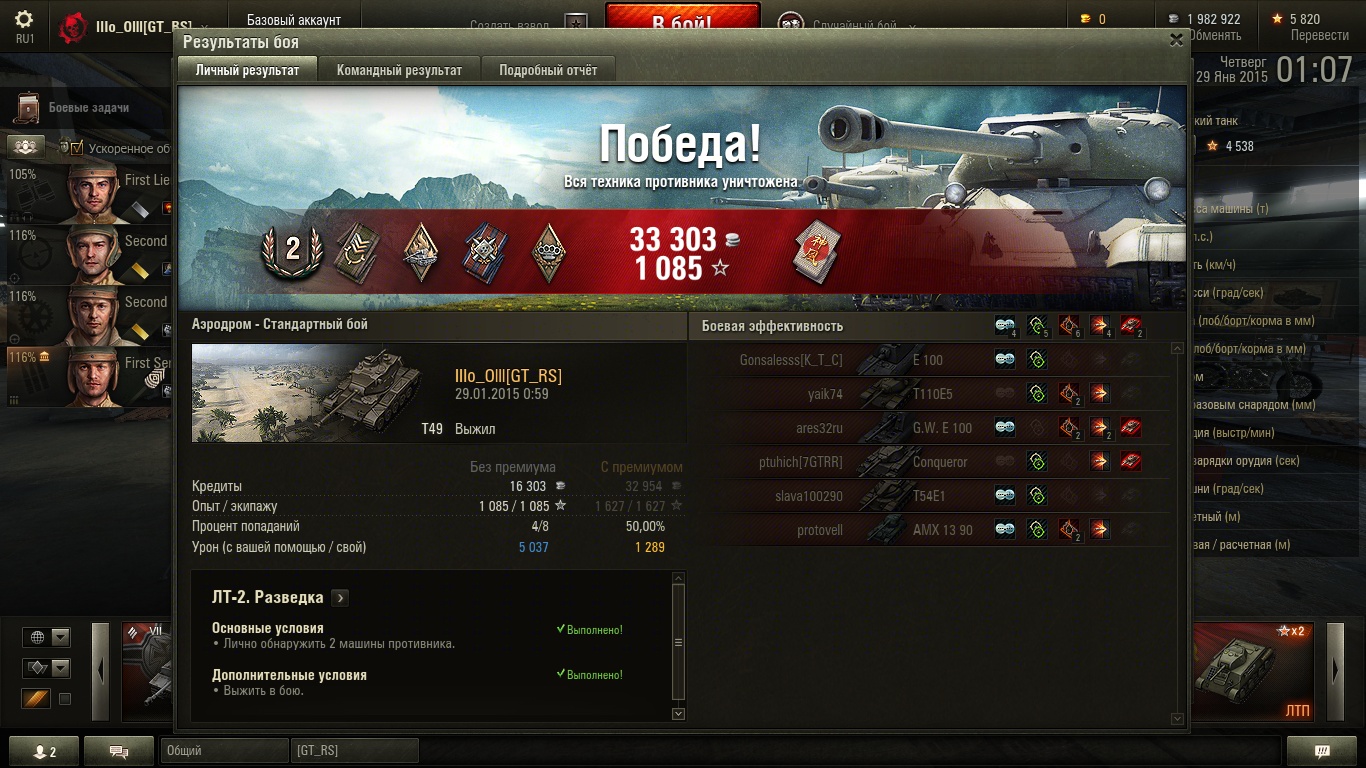The width and height of the screenshot is (1366, 768).
Task: Open the Общий chat channel tab
Action: click(223, 750)
